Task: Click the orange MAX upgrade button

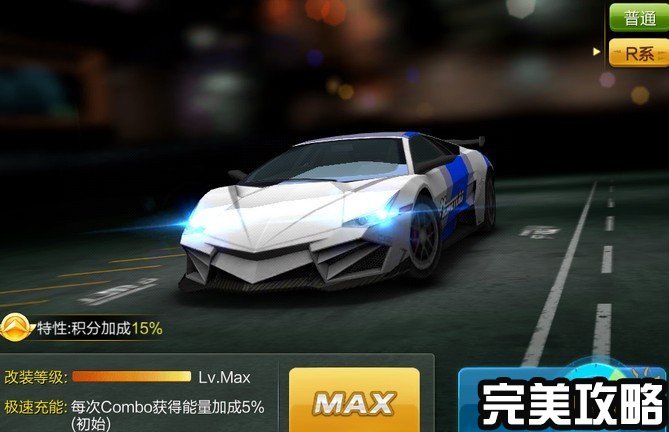Action: 354,403
